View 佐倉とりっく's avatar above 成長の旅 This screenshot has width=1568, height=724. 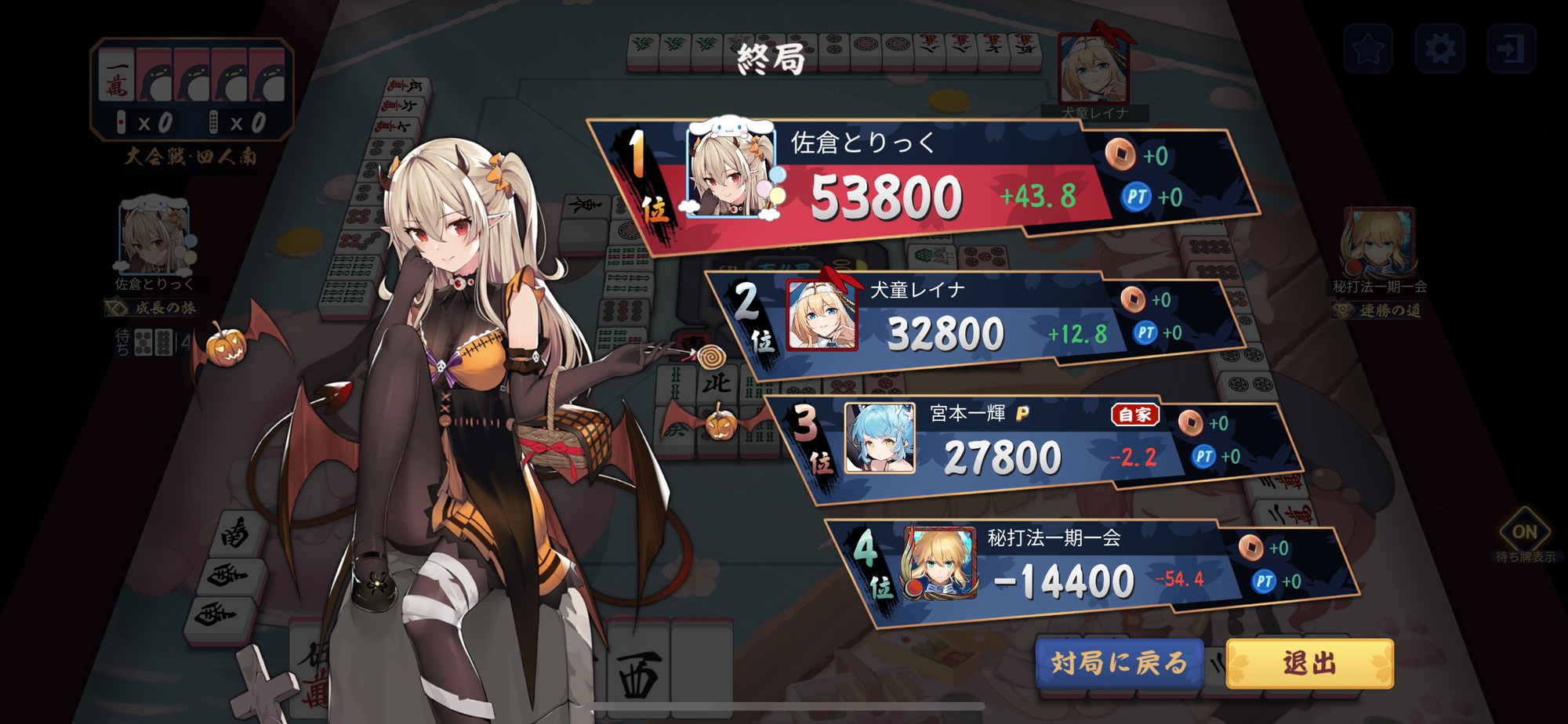pyautogui.click(x=154, y=237)
